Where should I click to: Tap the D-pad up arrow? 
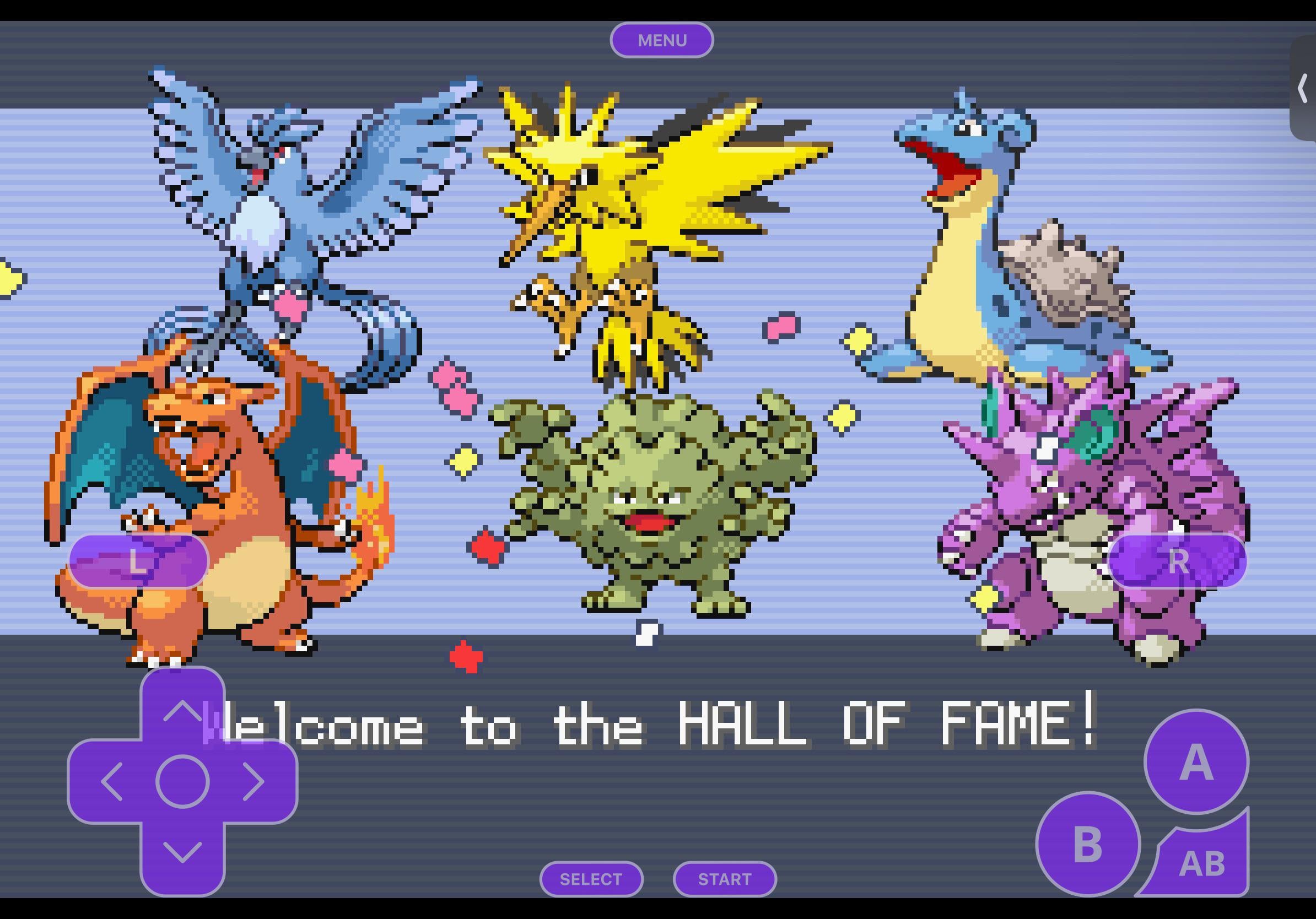coord(182,710)
